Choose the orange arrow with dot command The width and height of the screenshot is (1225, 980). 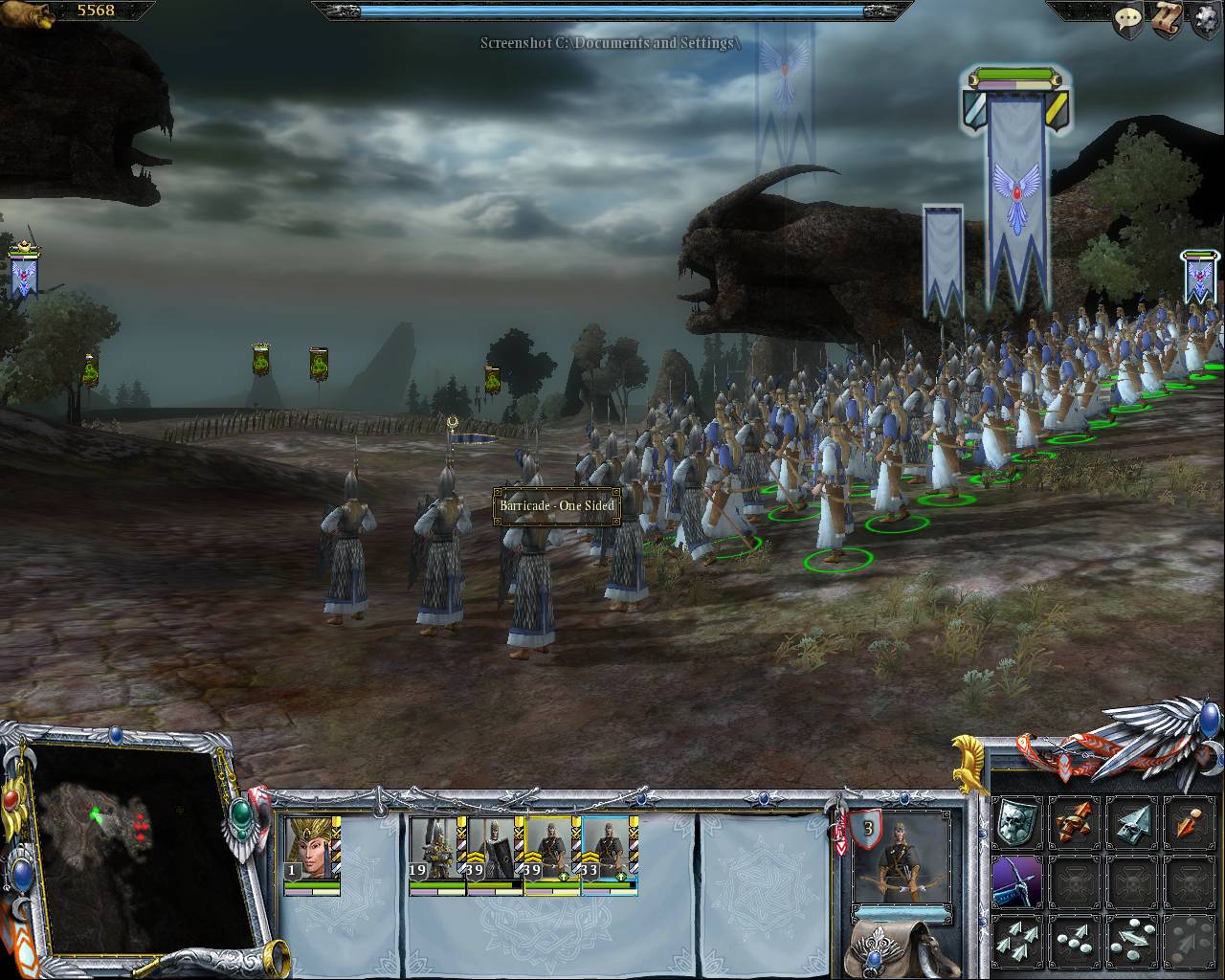[x=1189, y=821]
